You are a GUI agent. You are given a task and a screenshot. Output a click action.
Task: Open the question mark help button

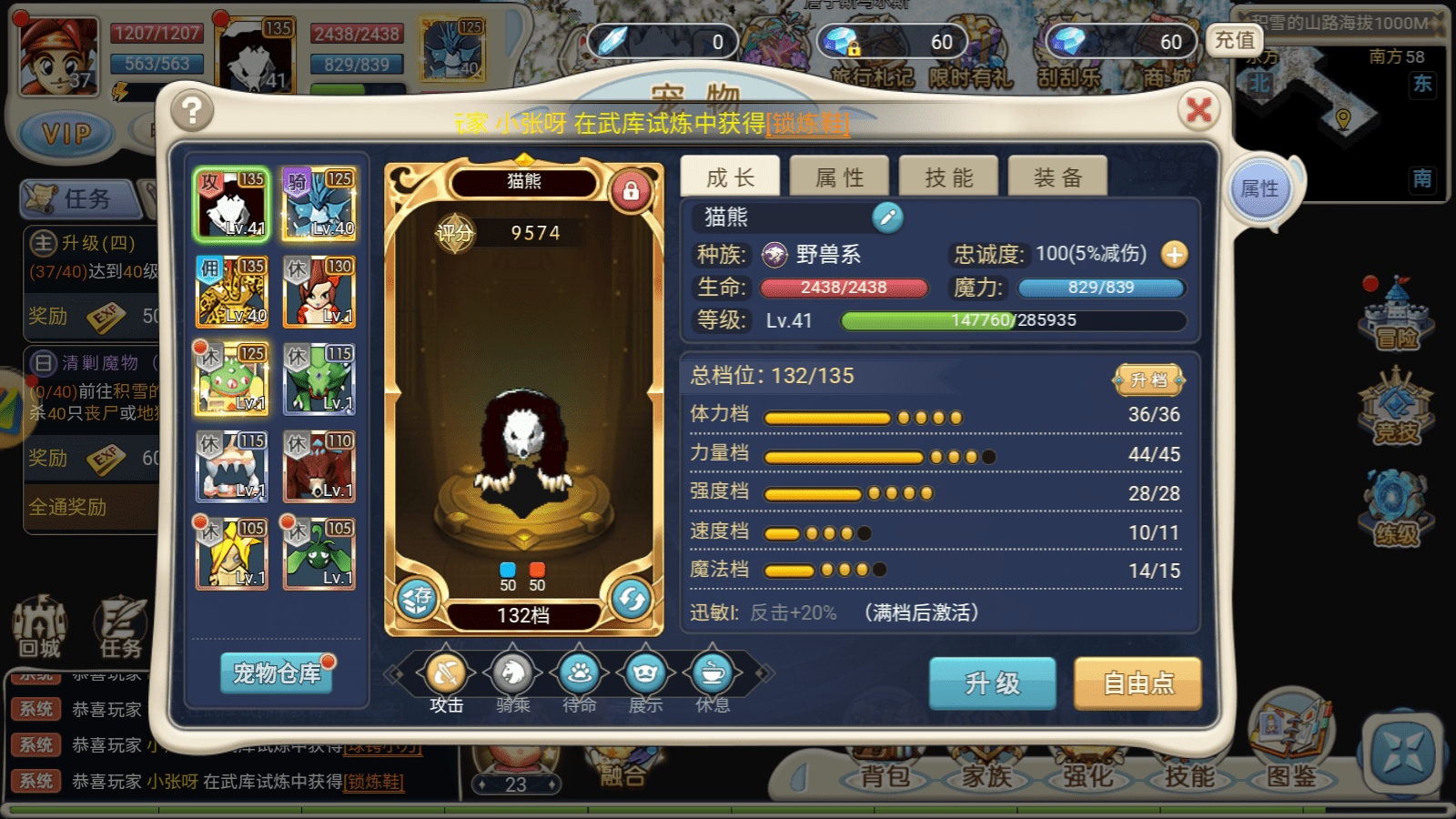click(x=191, y=111)
